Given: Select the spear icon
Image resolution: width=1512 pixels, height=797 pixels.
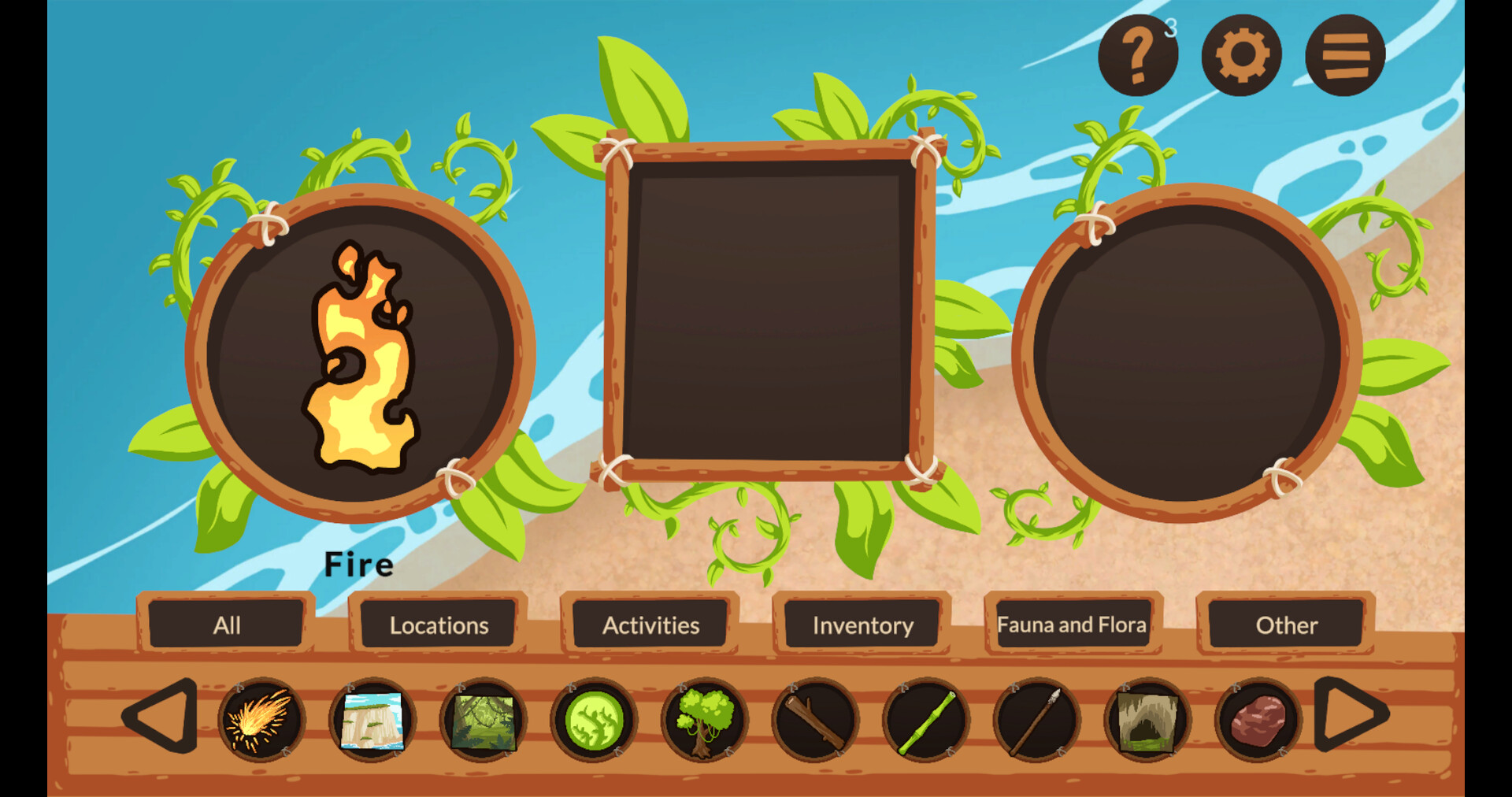Looking at the screenshot, I should click(1036, 721).
